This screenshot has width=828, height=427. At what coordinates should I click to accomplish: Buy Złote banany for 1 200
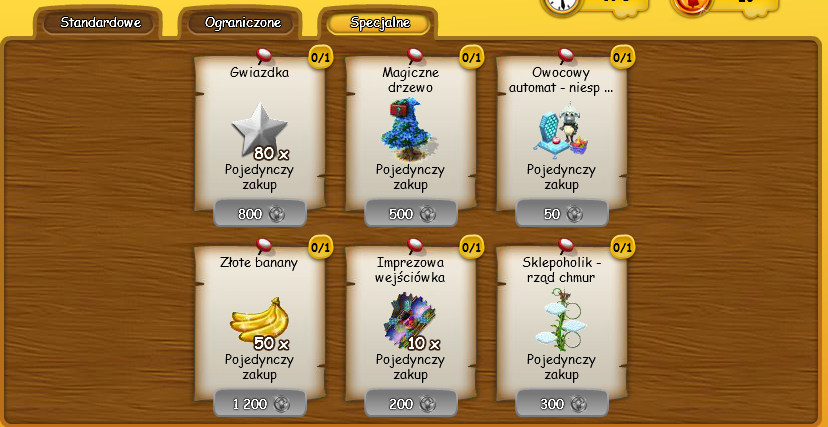pos(260,403)
